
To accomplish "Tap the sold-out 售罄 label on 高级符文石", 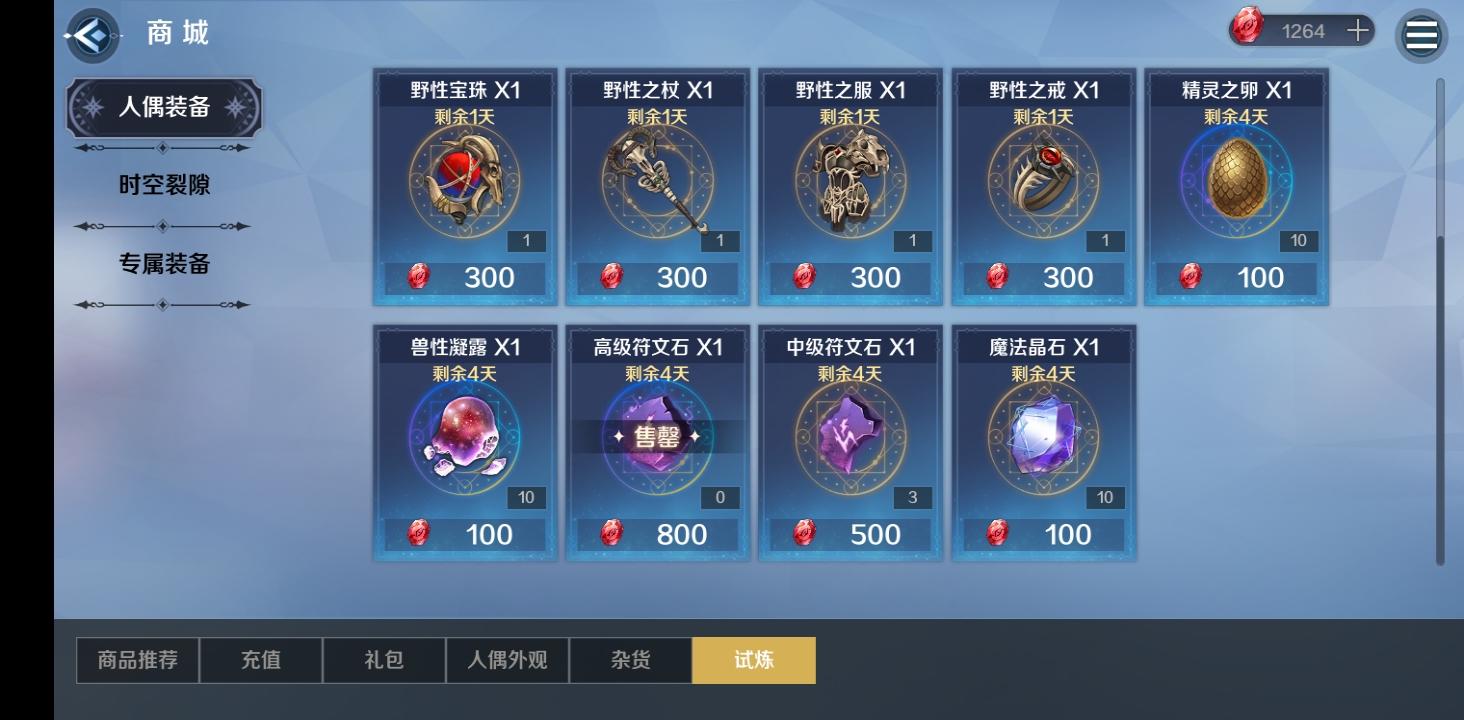I will click(x=656, y=437).
